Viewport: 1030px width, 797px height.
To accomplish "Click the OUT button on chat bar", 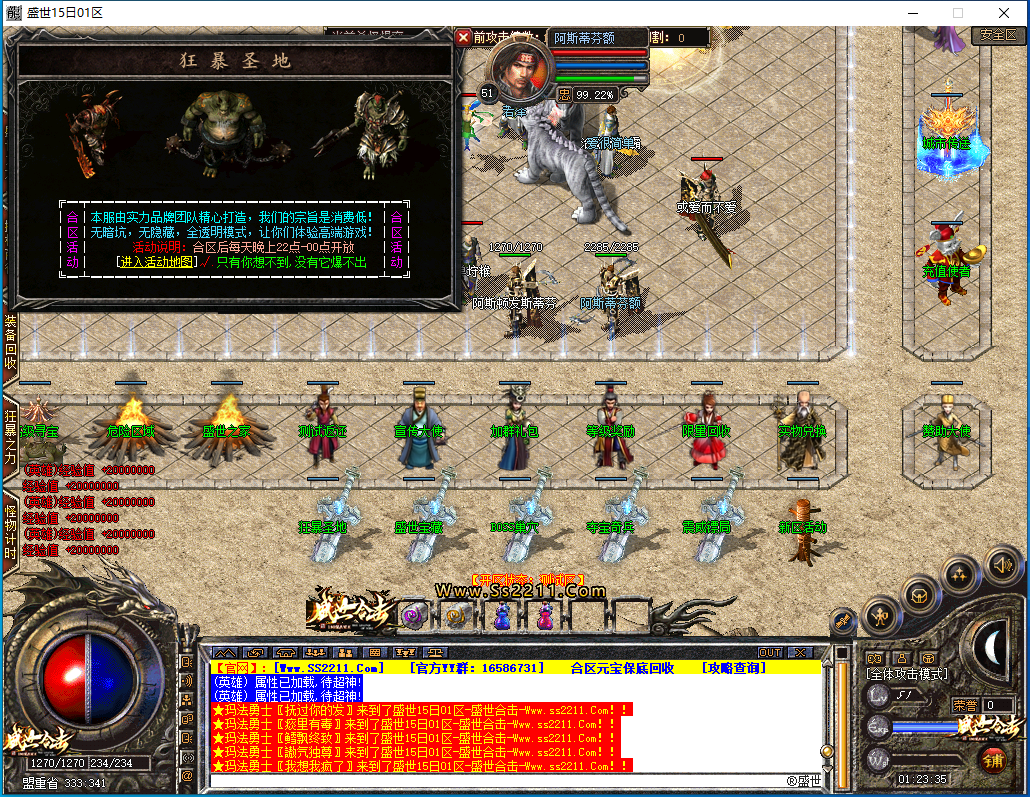I will [x=770, y=653].
